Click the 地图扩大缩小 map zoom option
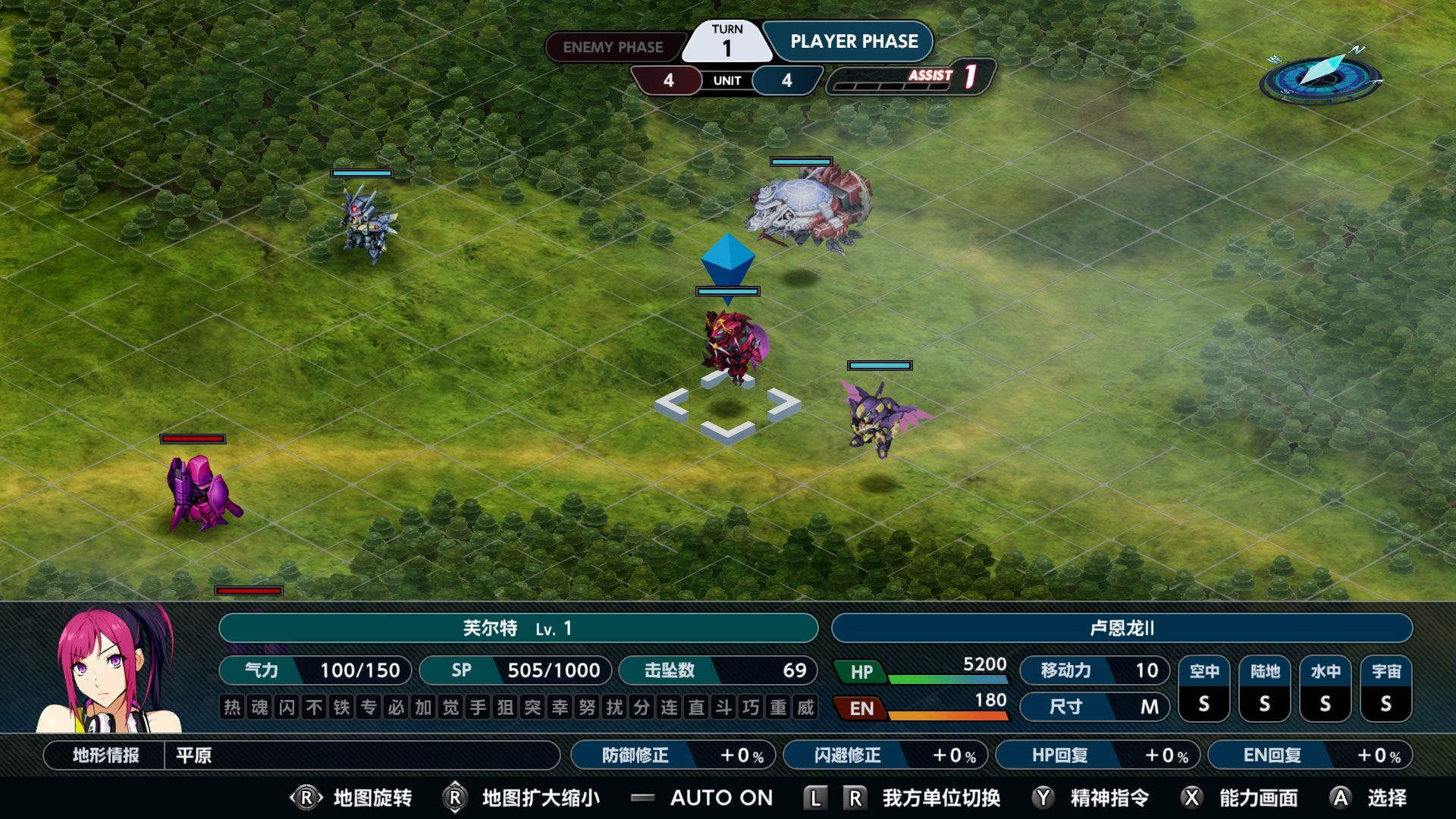Image resolution: width=1456 pixels, height=819 pixels. click(540, 798)
